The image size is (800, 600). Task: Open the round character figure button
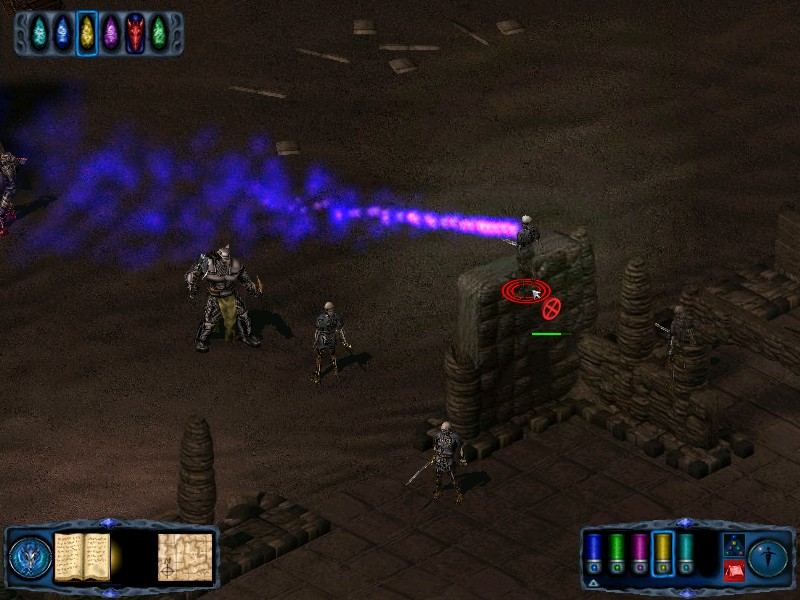(768, 556)
